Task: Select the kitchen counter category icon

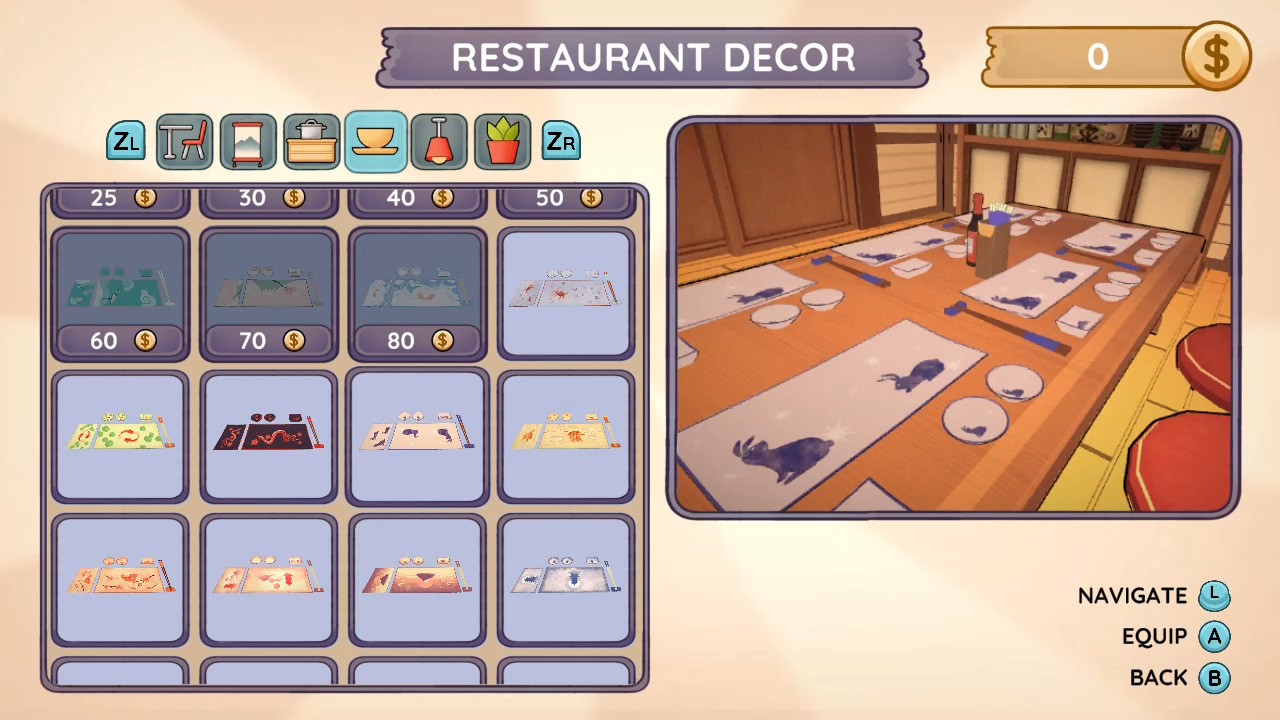Action: (311, 141)
